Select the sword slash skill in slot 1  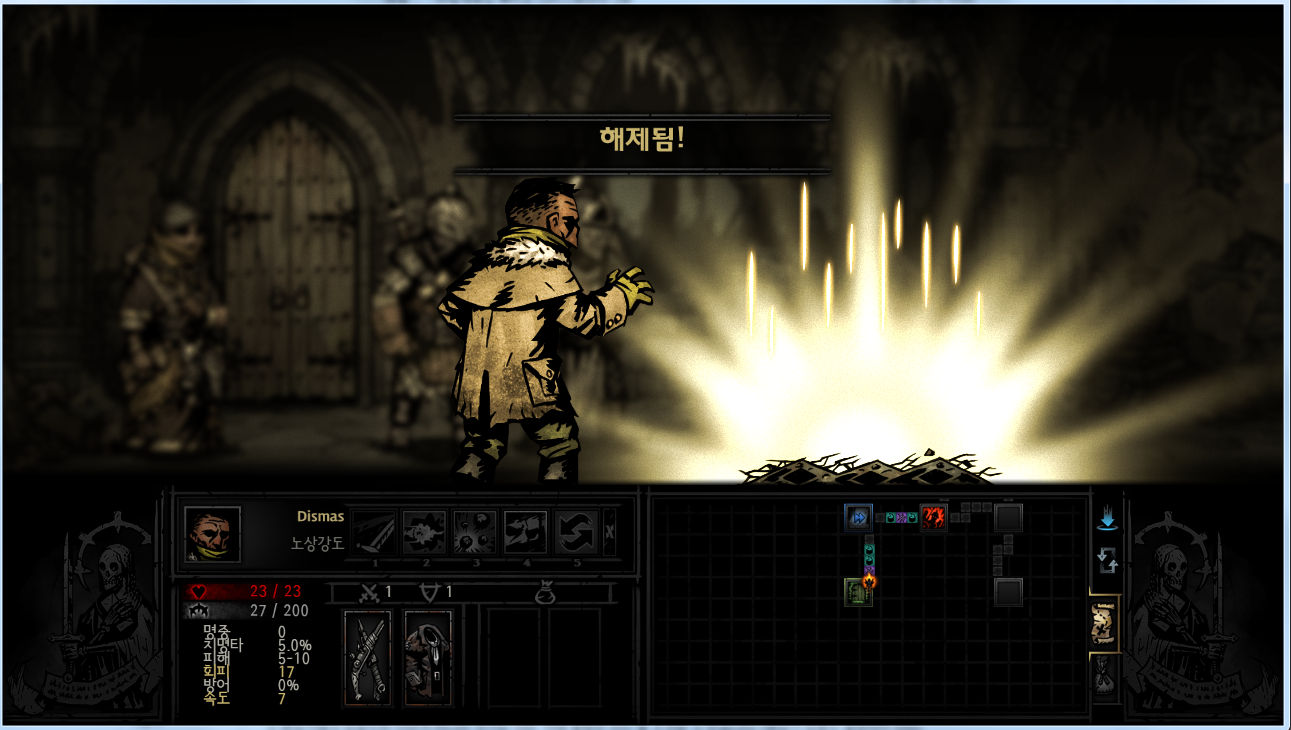point(374,533)
